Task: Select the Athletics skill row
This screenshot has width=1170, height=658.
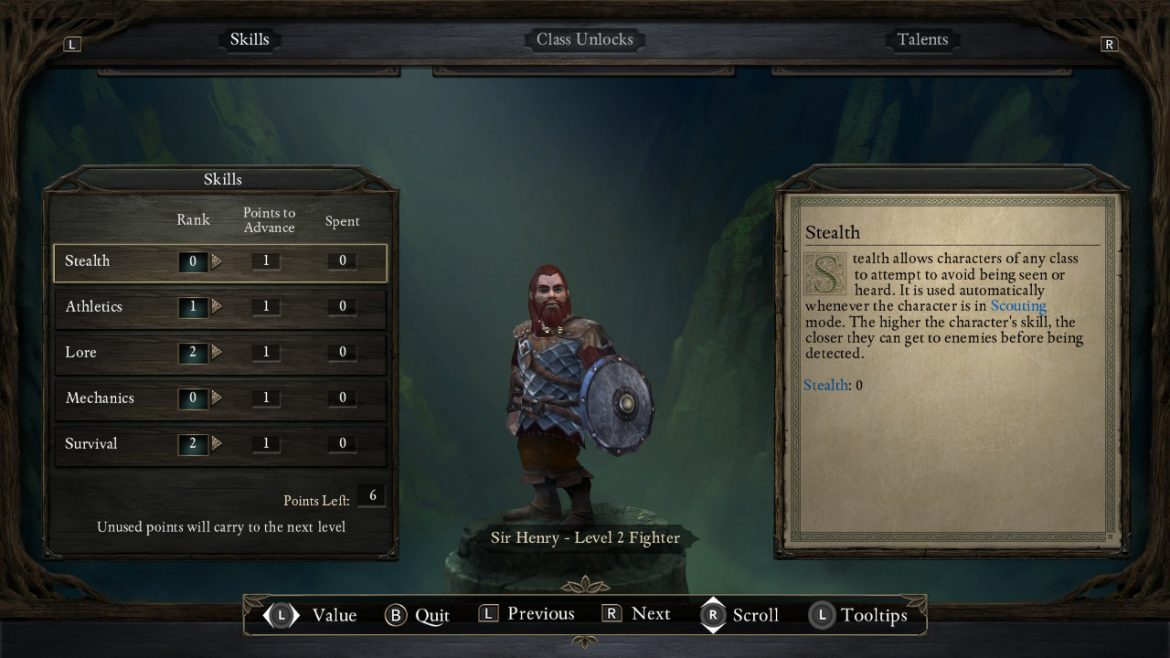Action: click(94, 307)
